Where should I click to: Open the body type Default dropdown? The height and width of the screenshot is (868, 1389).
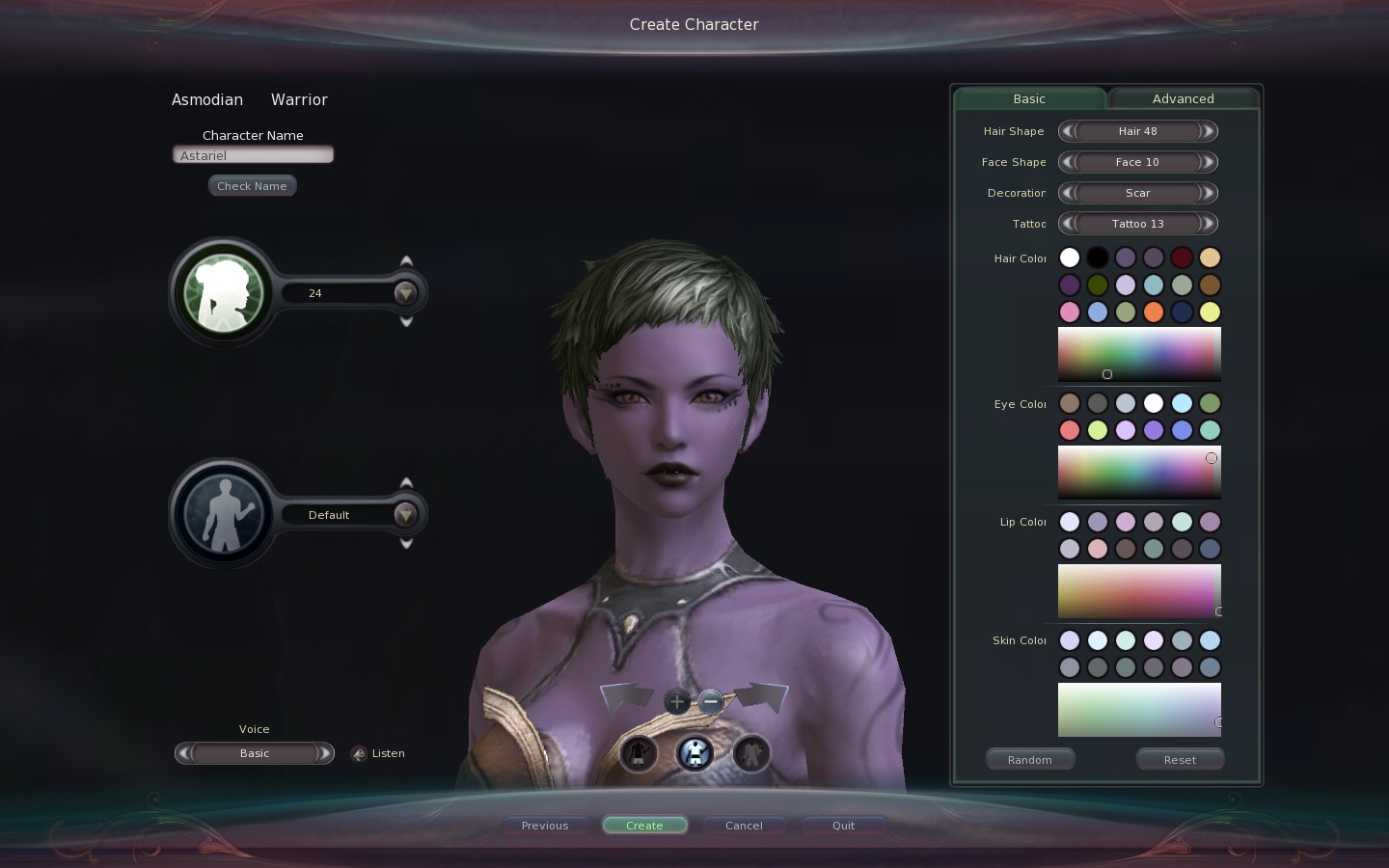click(x=405, y=515)
